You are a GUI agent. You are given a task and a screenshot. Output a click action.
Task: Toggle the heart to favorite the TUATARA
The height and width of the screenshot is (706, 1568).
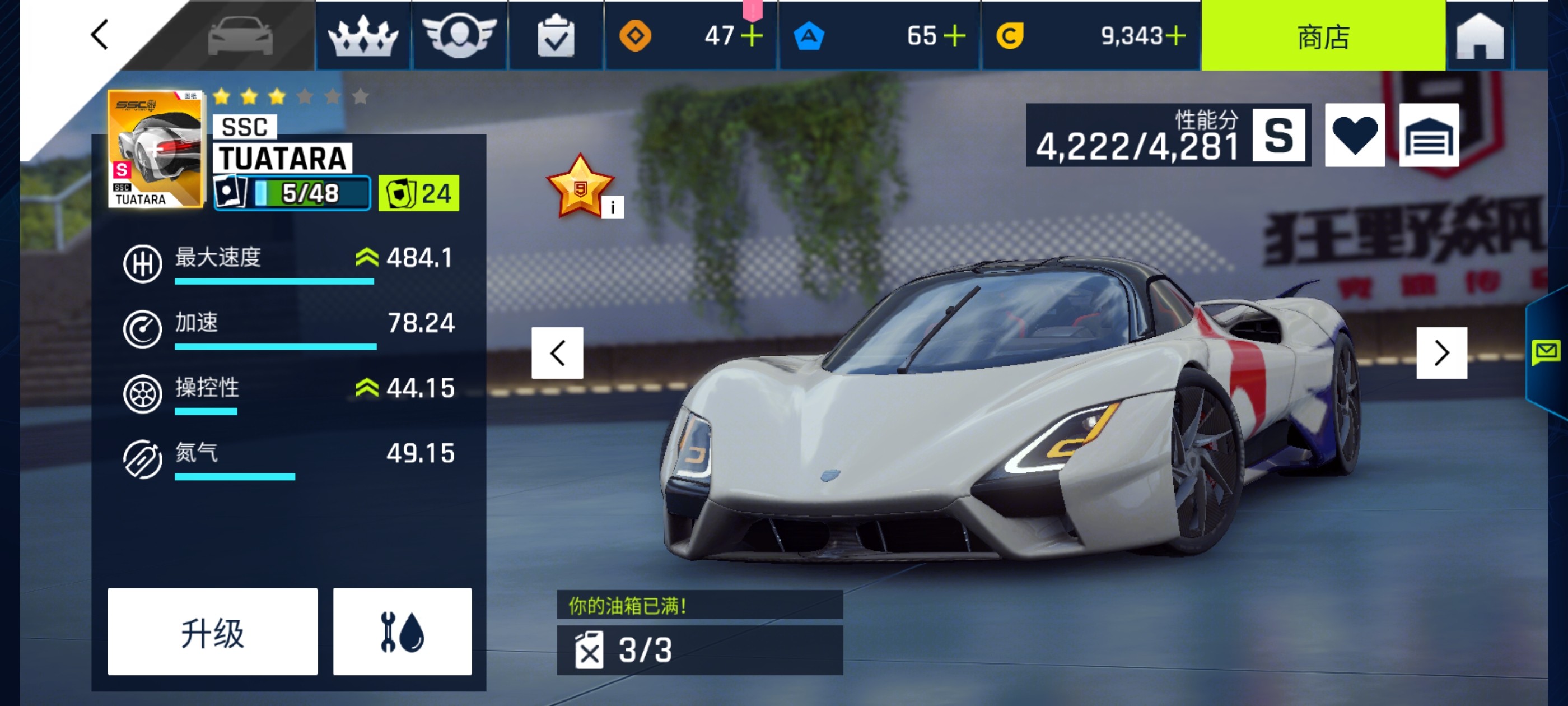(1356, 135)
